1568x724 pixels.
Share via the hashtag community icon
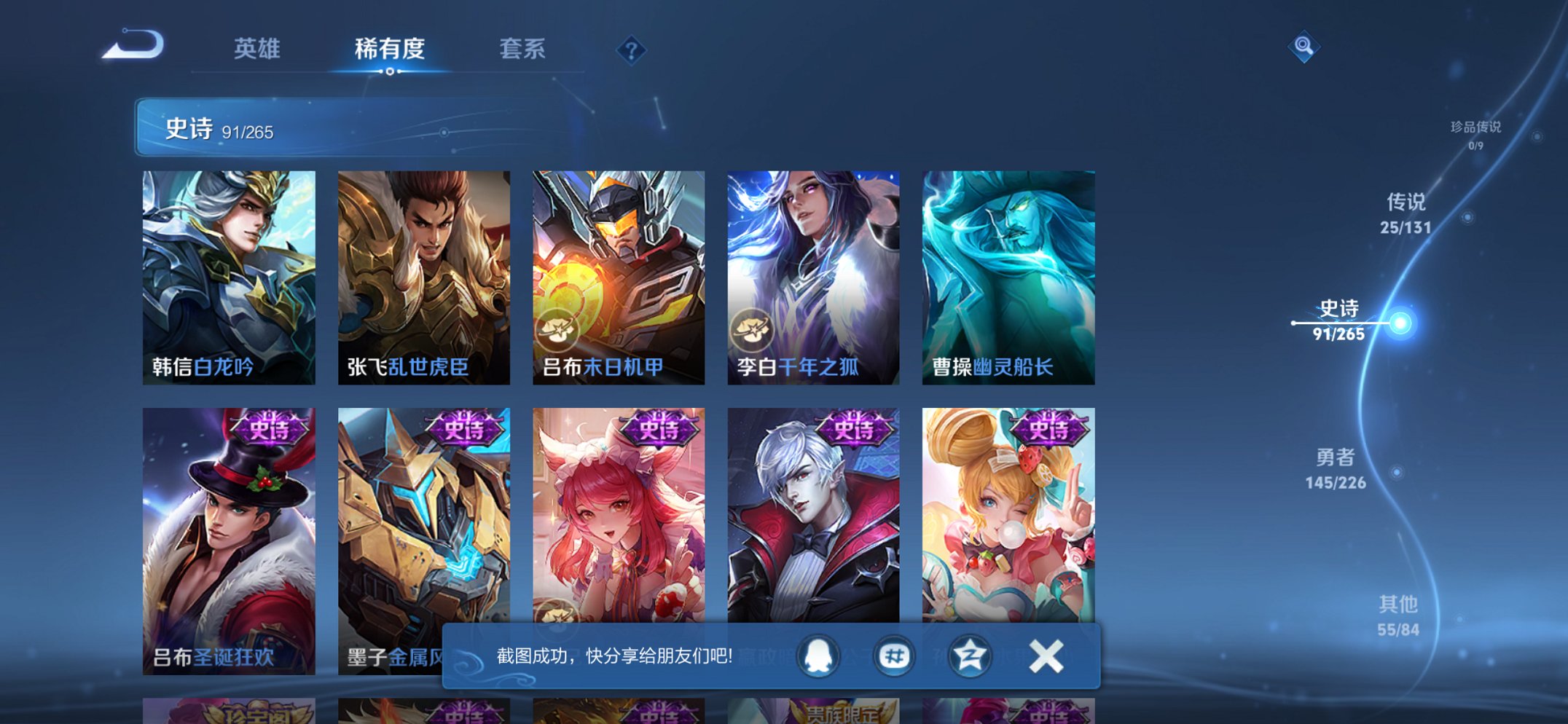(894, 656)
